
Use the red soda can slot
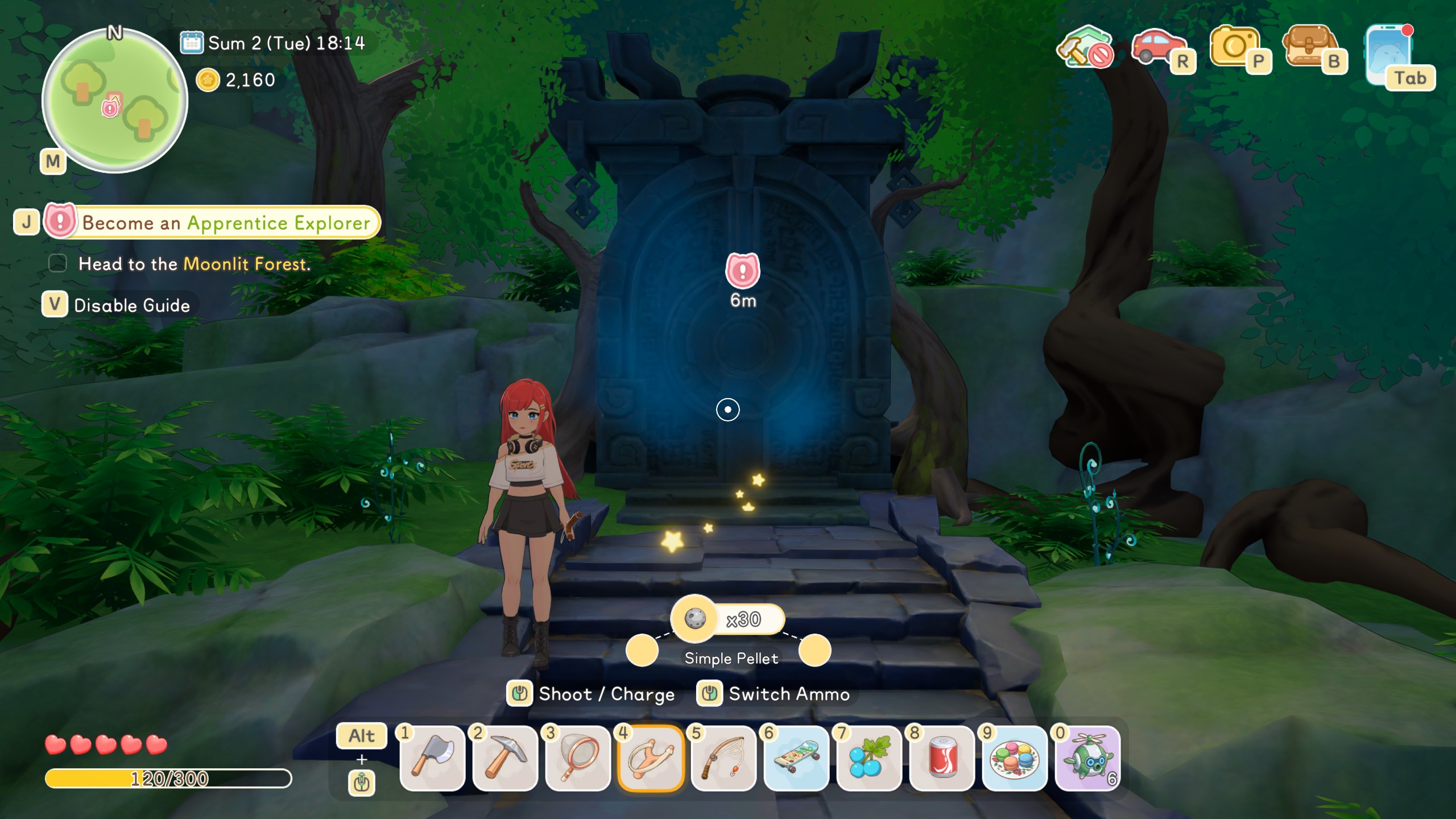(942, 758)
